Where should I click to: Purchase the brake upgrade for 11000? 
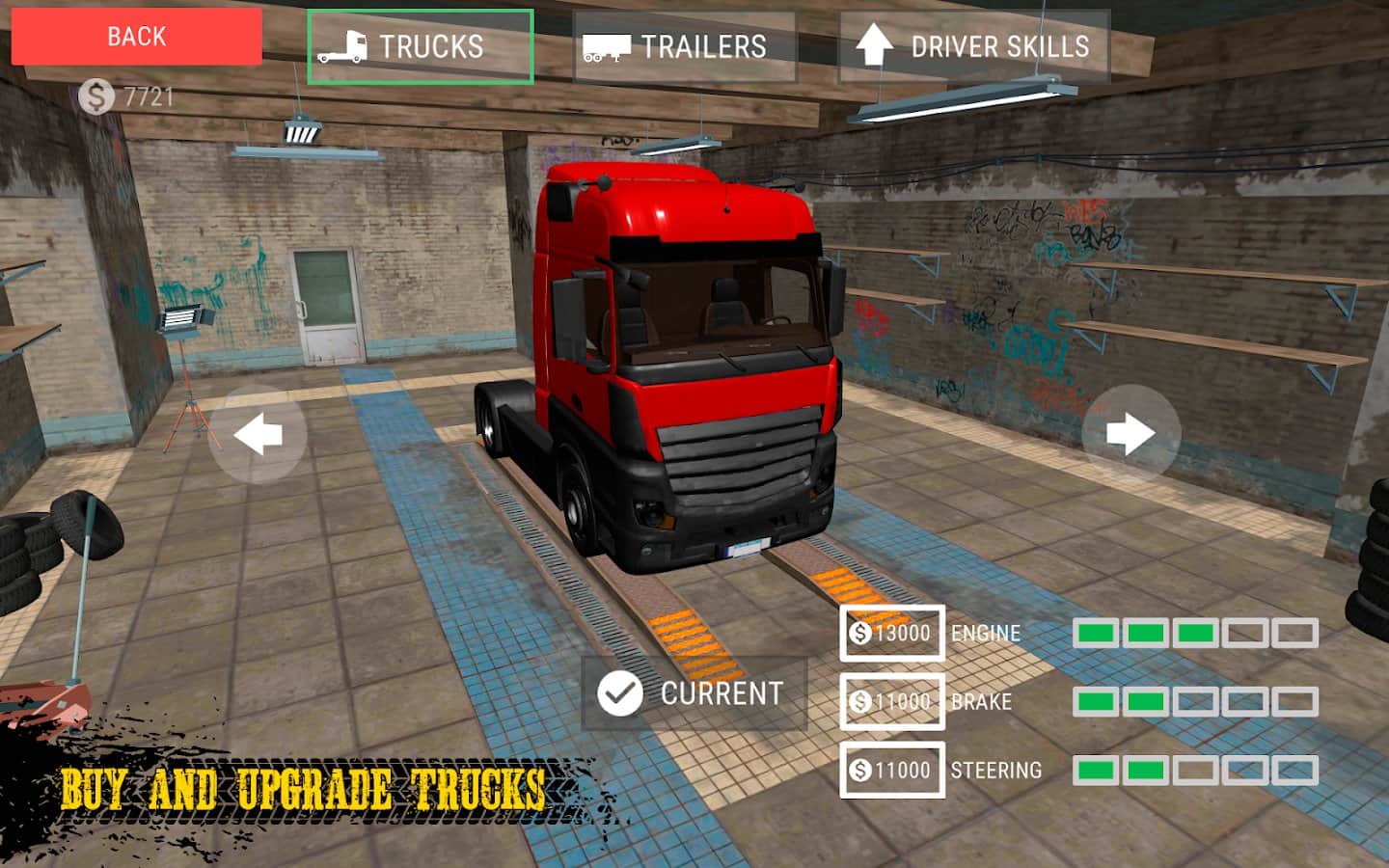pos(891,701)
